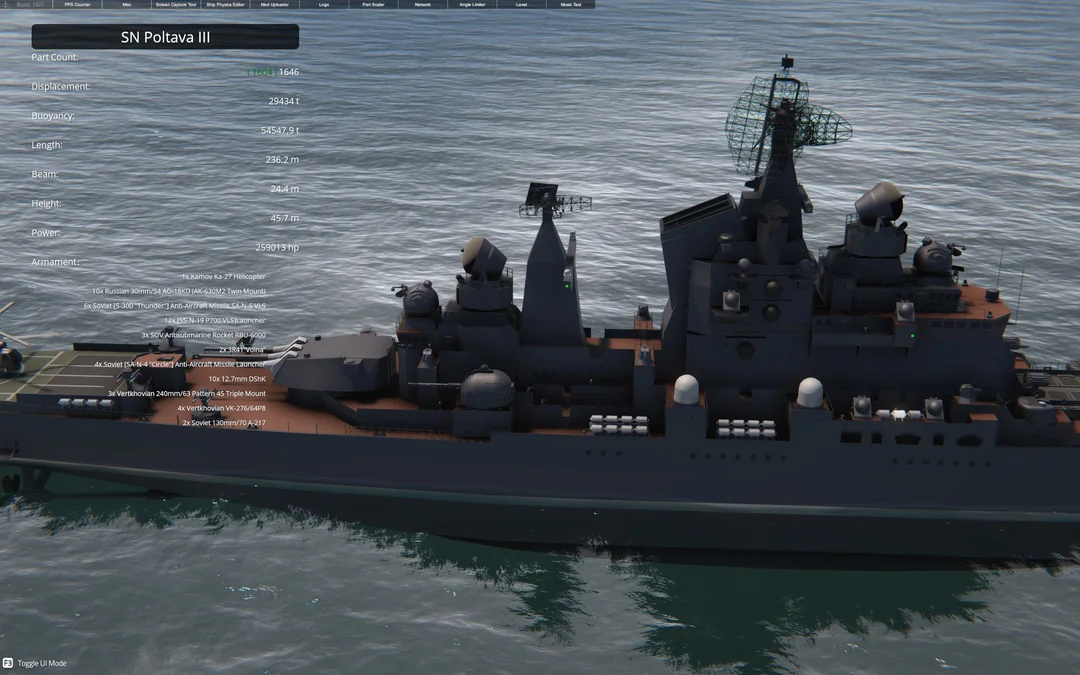Image resolution: width=1080 pixels, height=675 pixels.
Task: Open the Network toolbar entry
Action: click(x=422, y=5)
